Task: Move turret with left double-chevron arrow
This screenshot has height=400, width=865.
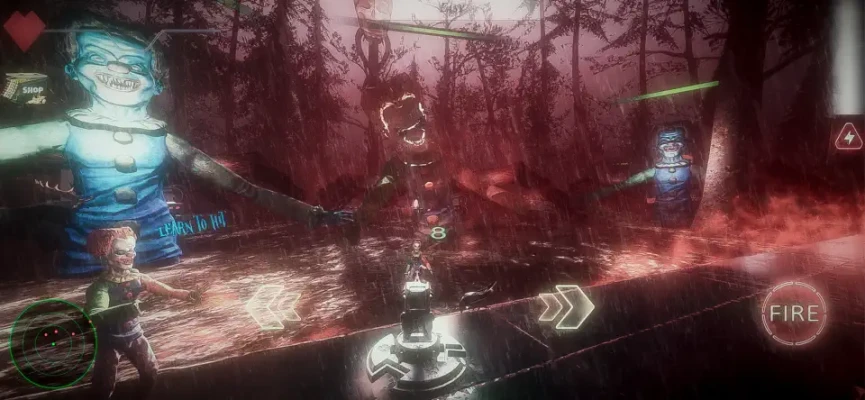Action: click(273, 306)
